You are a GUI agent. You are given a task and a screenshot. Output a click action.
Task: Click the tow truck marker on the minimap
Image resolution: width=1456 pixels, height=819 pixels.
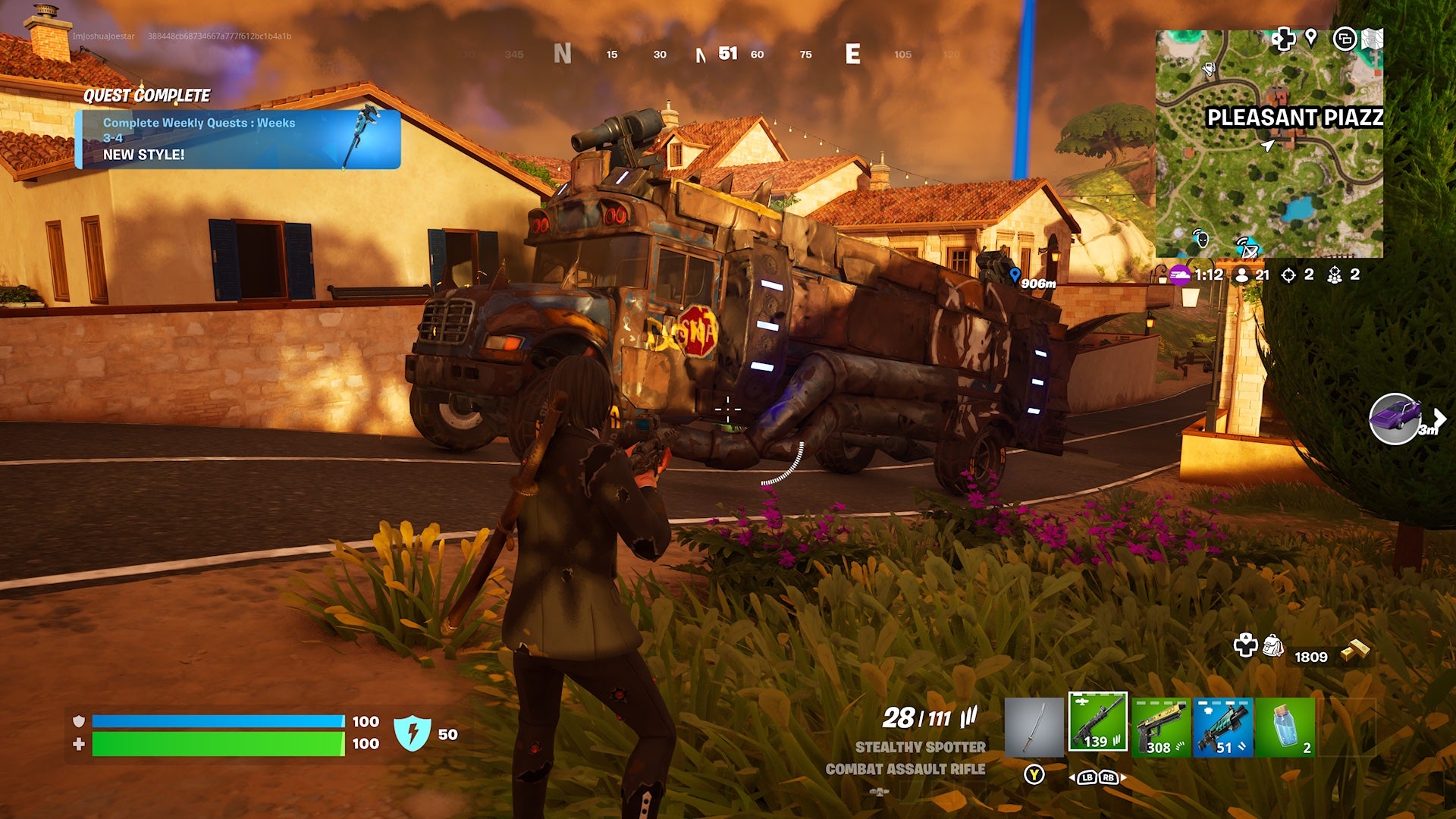(x=1208, y=69)
